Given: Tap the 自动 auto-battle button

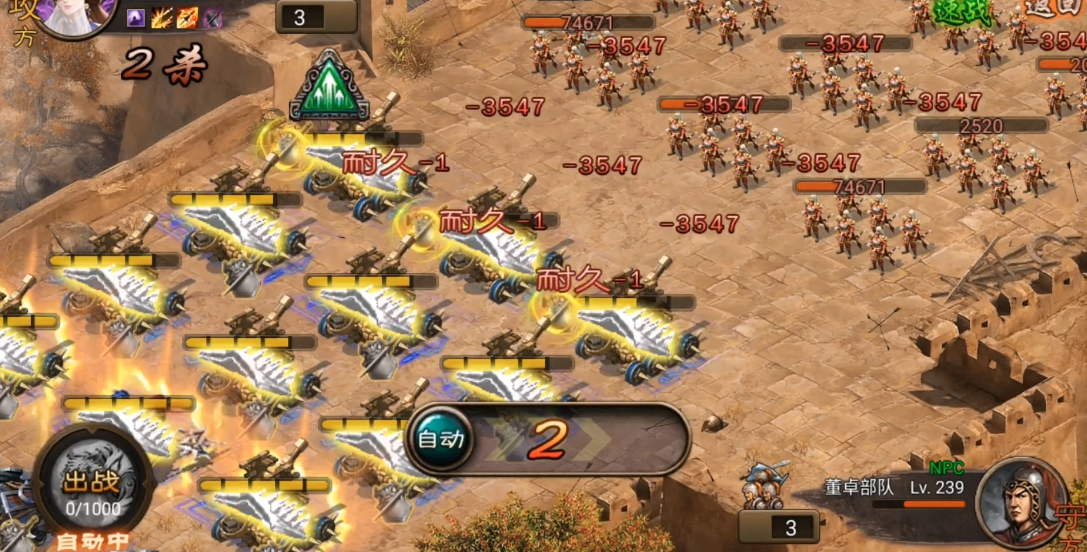Looking at the screenshot, I should point(440,438).
